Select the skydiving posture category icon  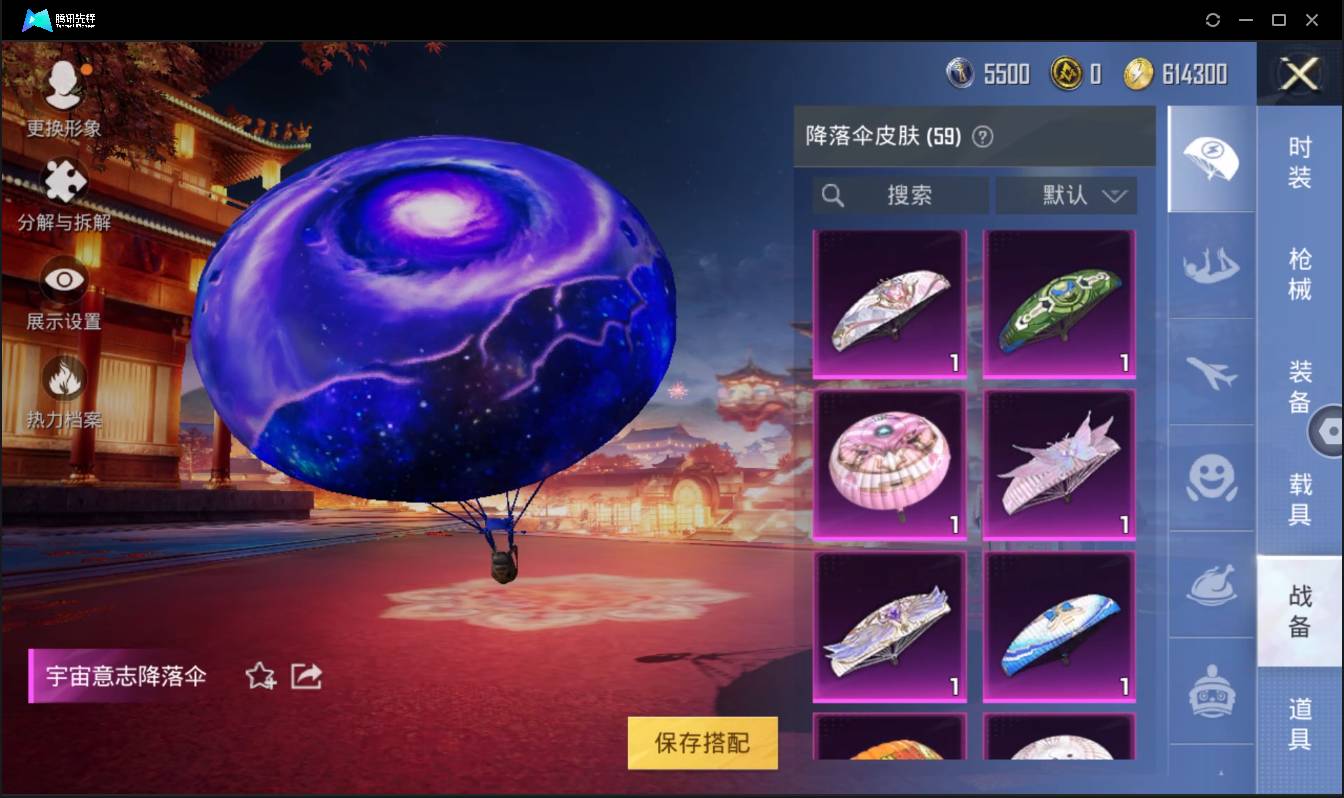(x=1211, y=264)
